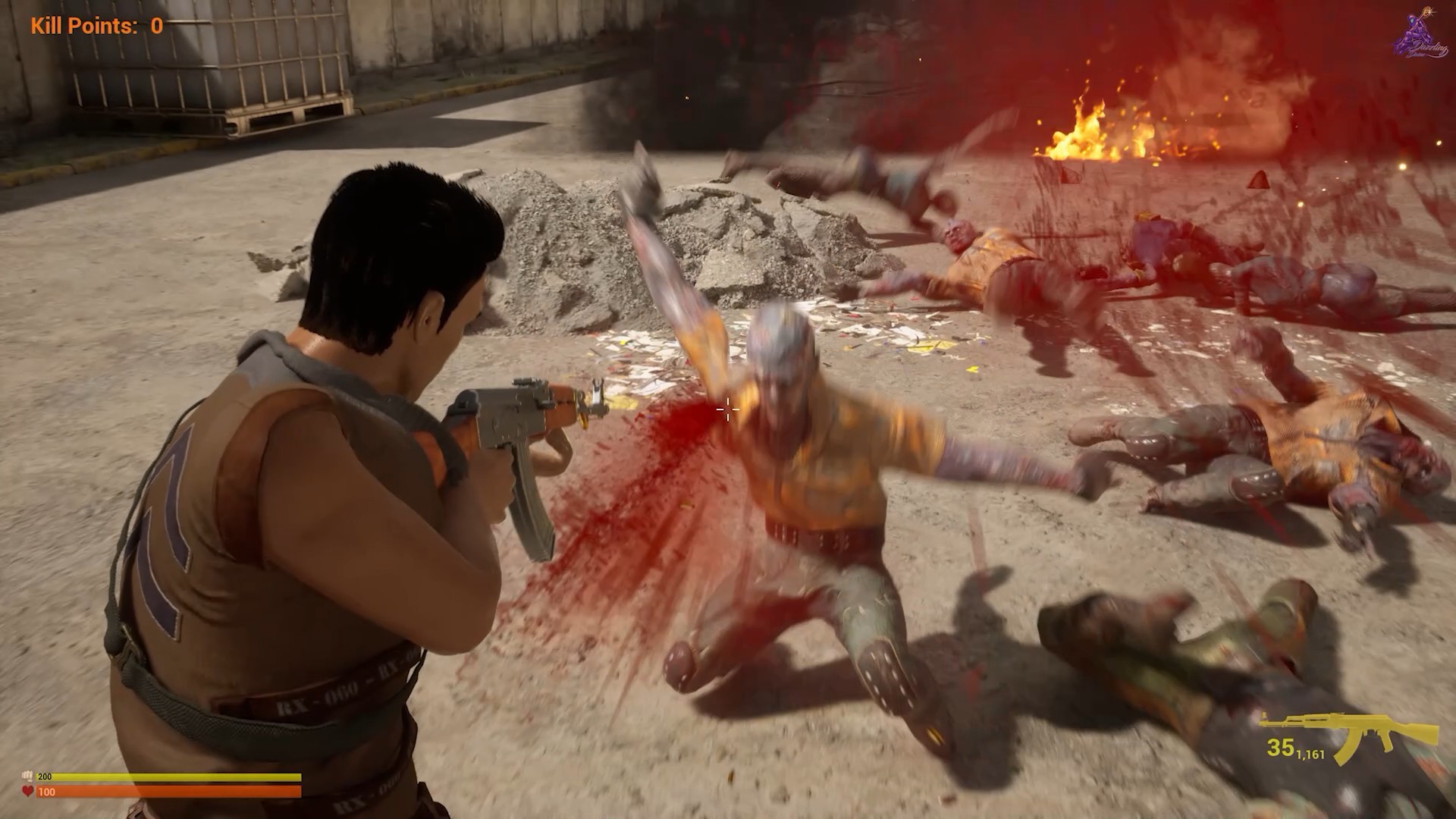The width and height of the screenshot is (1456, 819).
Task: Click the red 200 label on the stamina bar
Action: click(x=45, y=776)
